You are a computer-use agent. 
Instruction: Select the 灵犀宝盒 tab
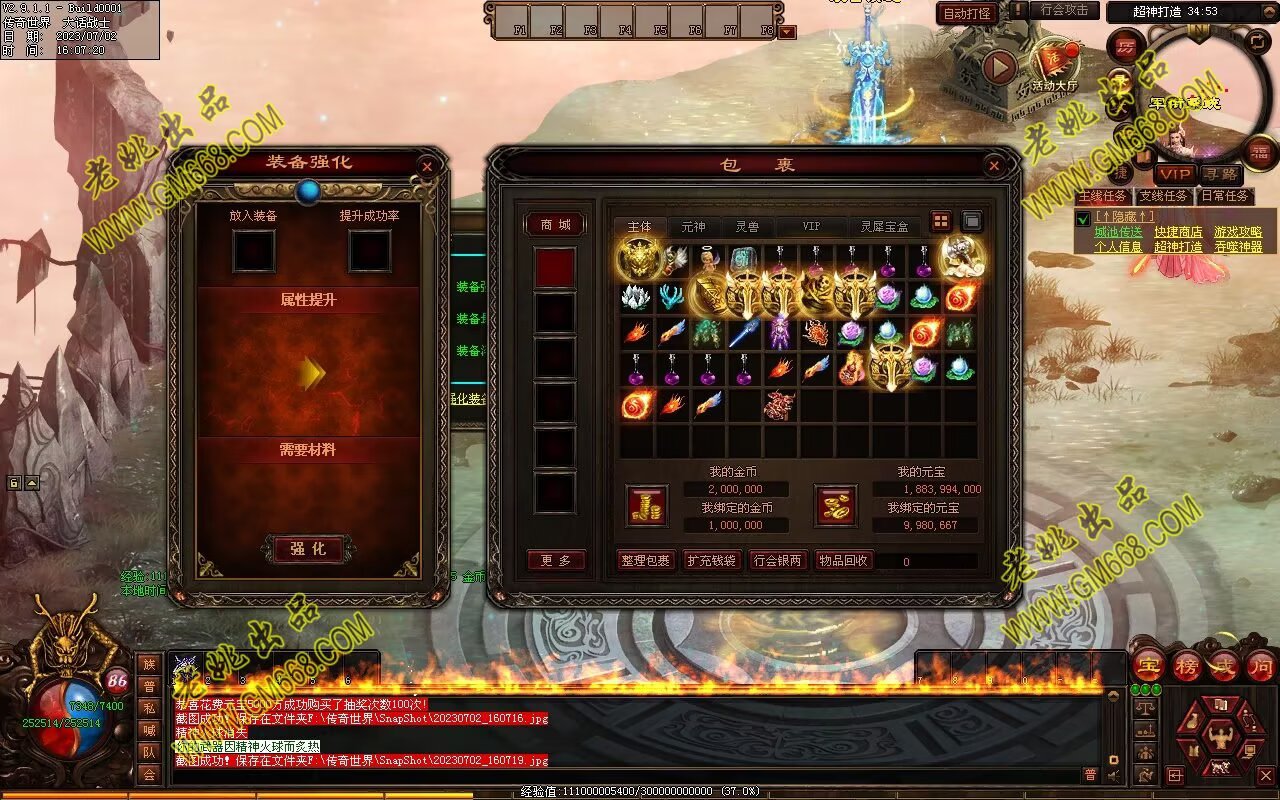coord(885,227)
